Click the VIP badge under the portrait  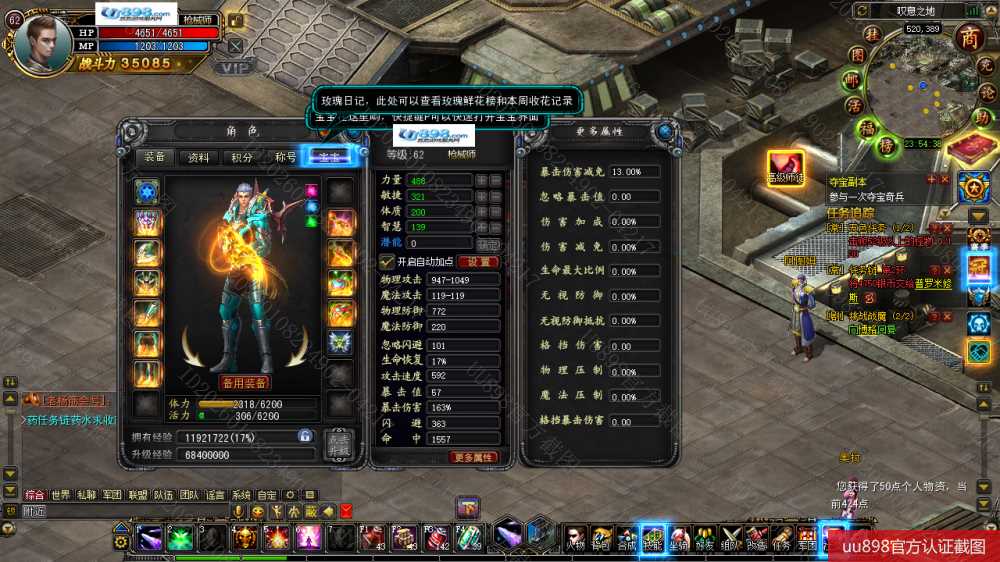coord(232,67)
